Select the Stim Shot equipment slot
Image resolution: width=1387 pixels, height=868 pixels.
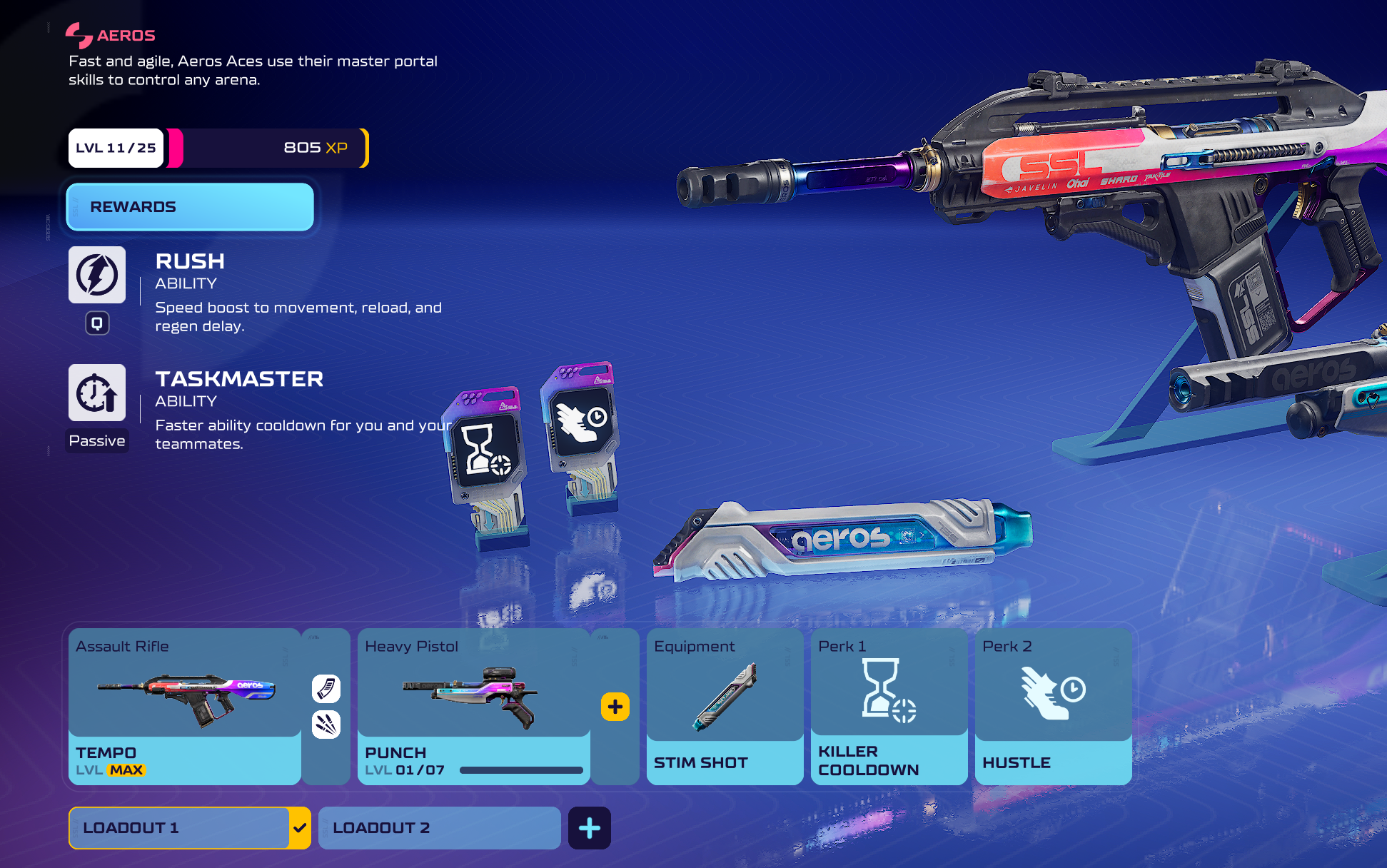point(725,707)
